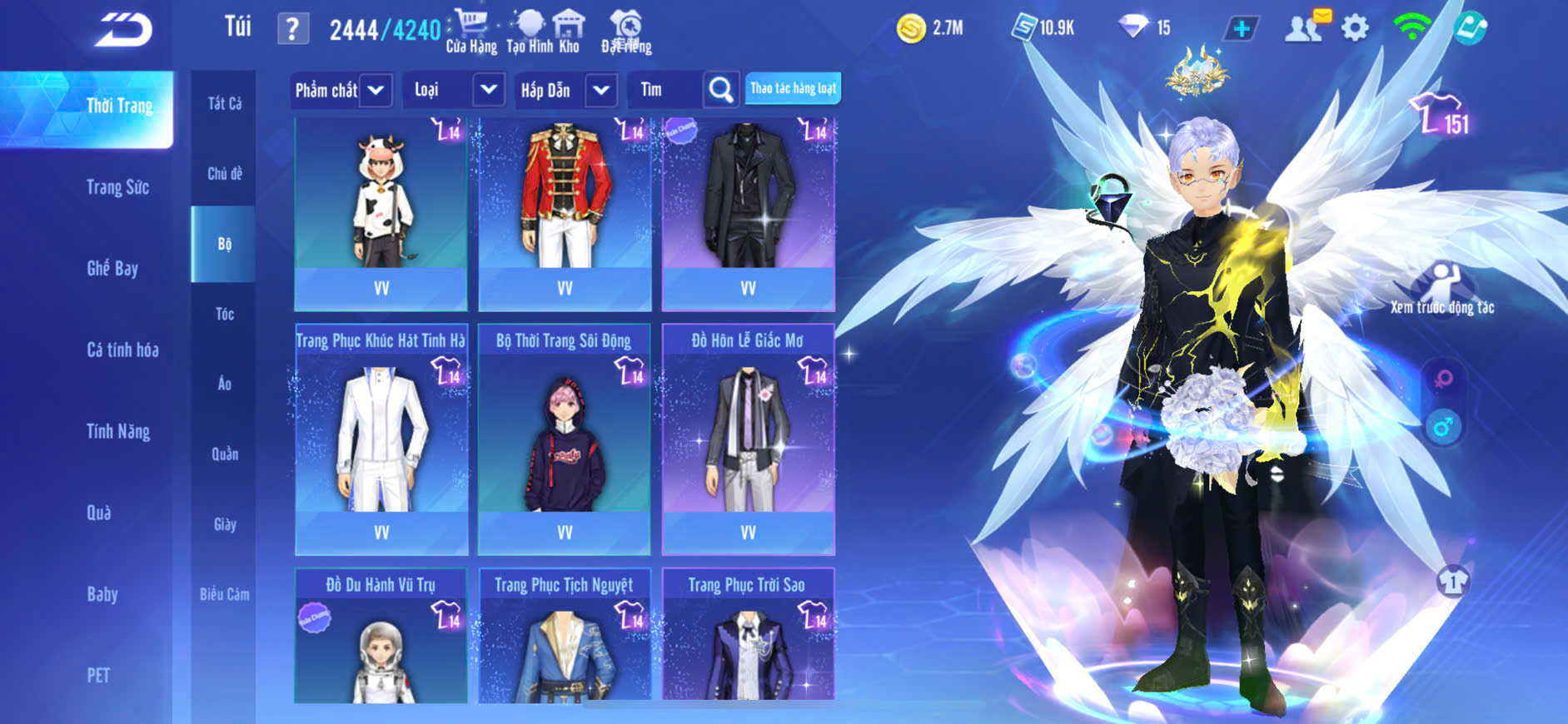Click the magnifying glass search button
Viewport: 1568px width, 724px height.
pos(721,90)
